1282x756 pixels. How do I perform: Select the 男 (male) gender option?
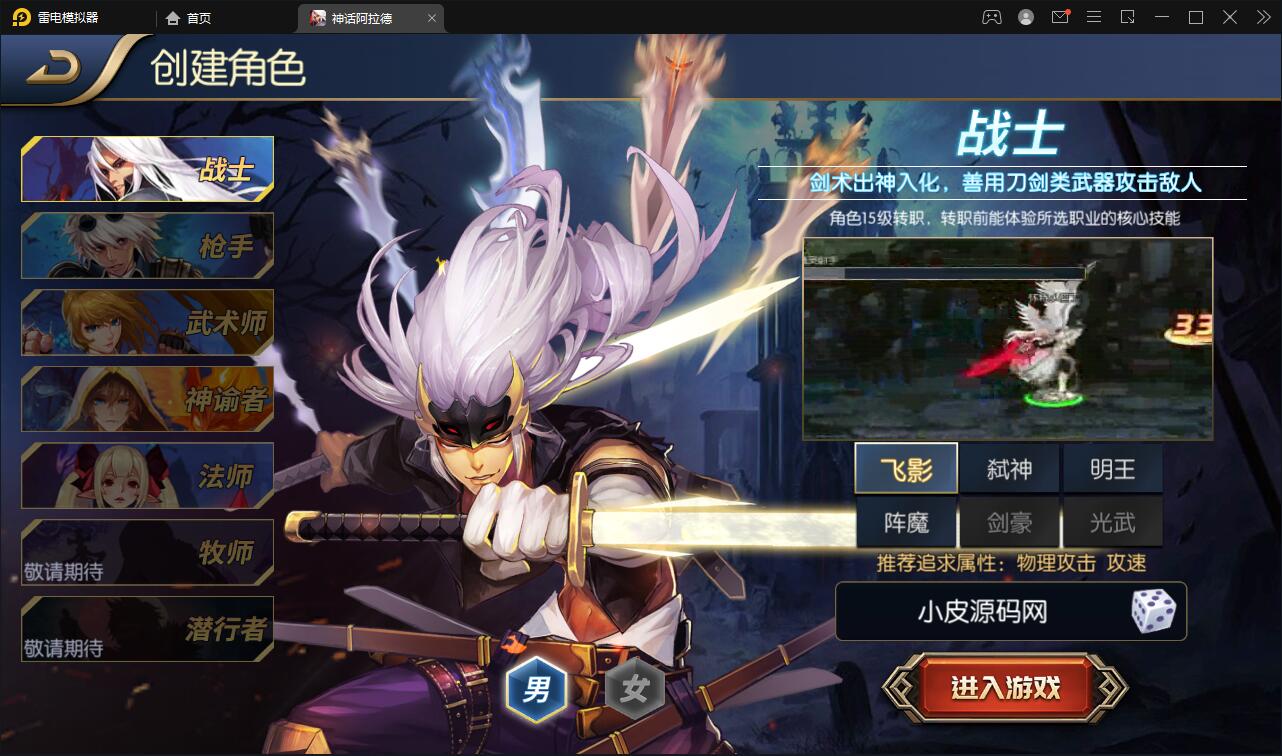point(537,688)
